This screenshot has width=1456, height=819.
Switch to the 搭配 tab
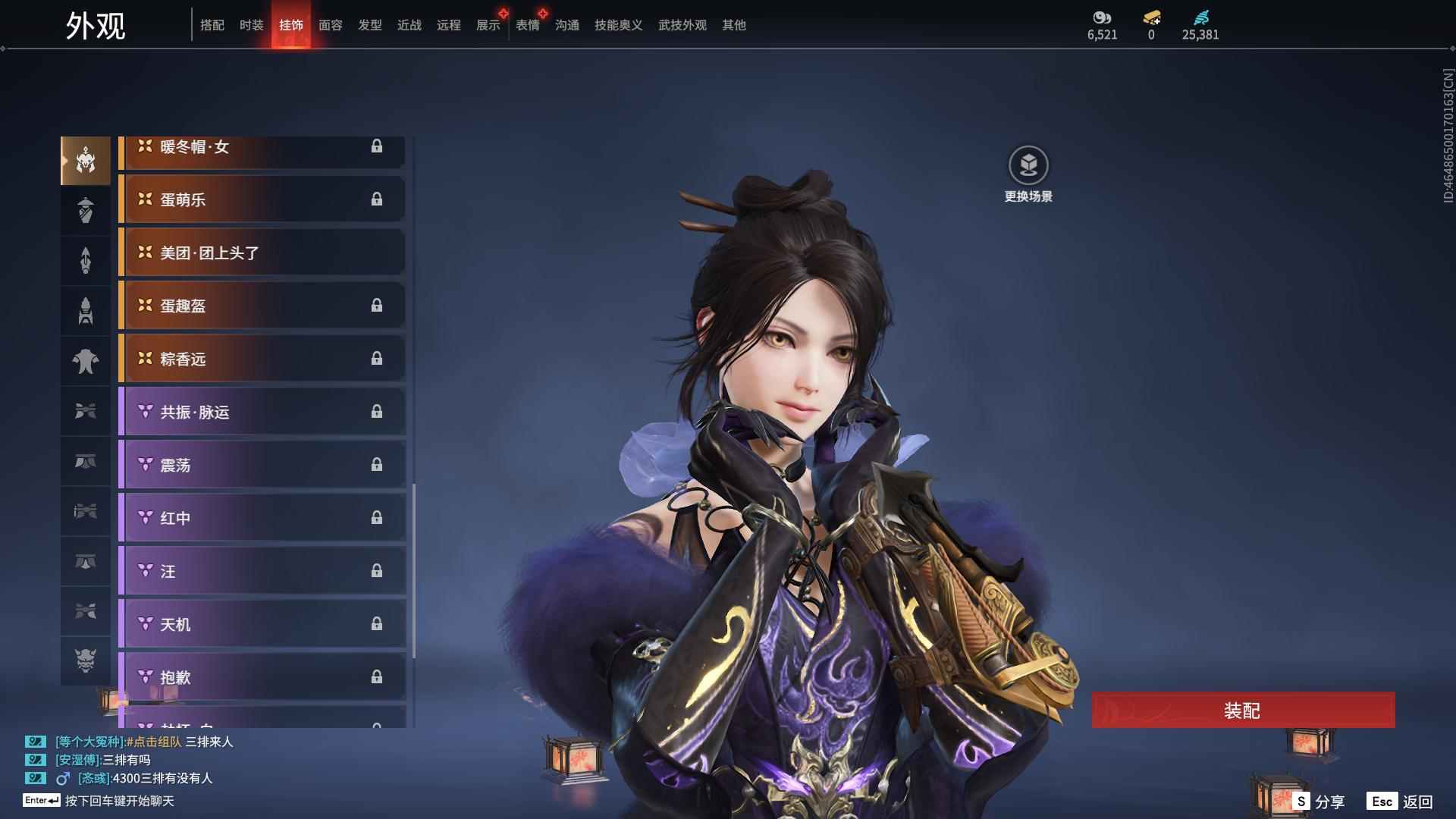pos(212,25)
